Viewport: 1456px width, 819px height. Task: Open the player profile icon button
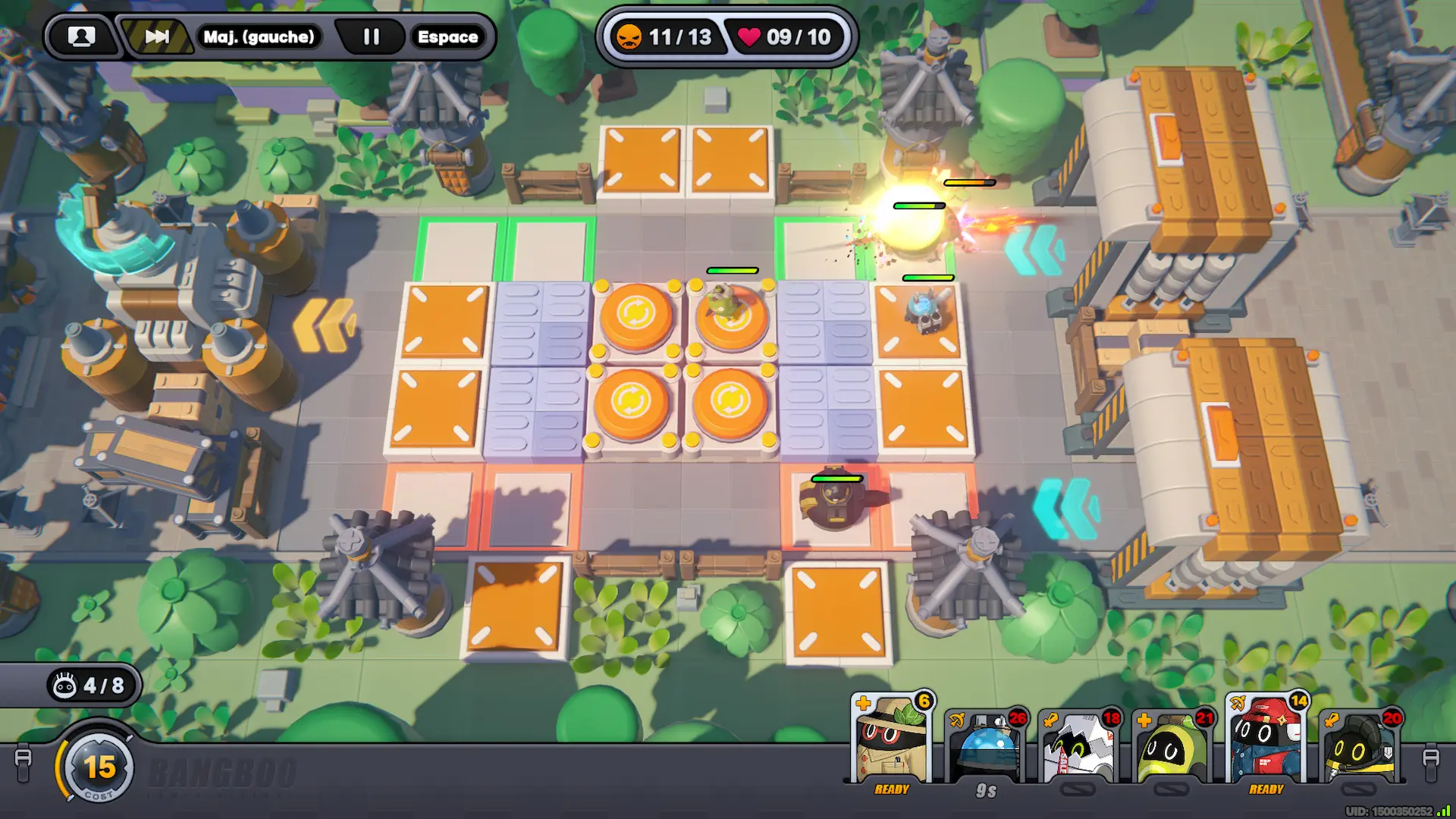pyautogui.click(x=81, y=36)
